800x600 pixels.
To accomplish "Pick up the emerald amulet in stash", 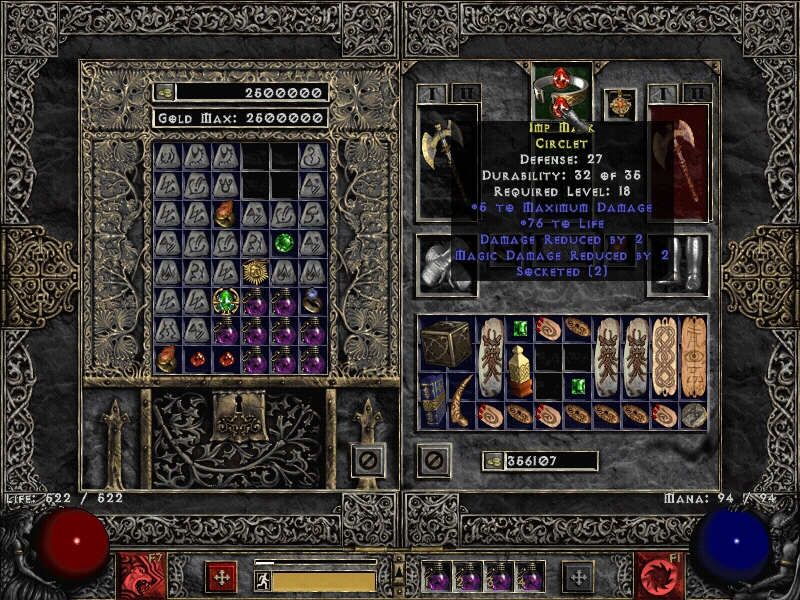I will [x=226, y=301].
